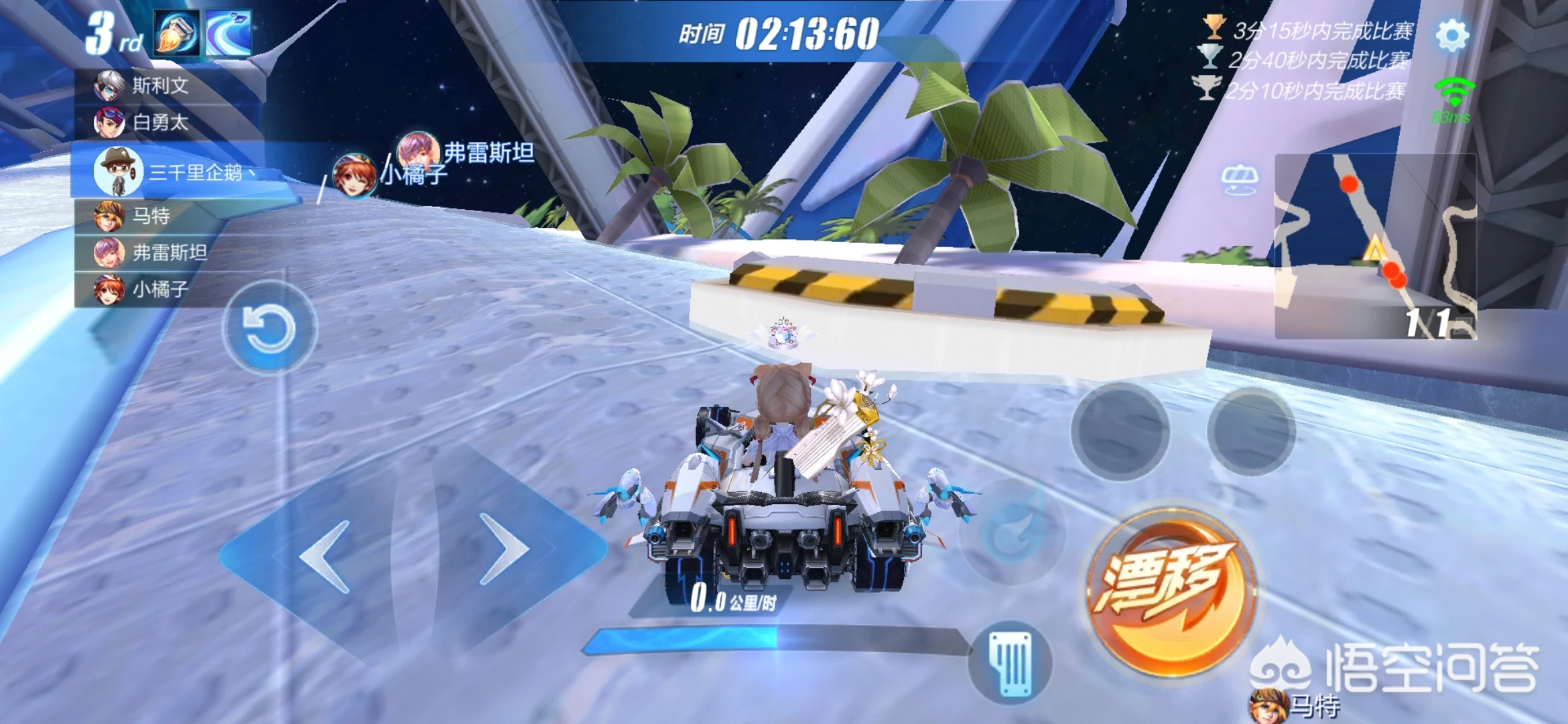Viewport: 1568px width, 724px height.
Task: Toggle the camera view icon beside minimap
Action: pos(1239,179)
